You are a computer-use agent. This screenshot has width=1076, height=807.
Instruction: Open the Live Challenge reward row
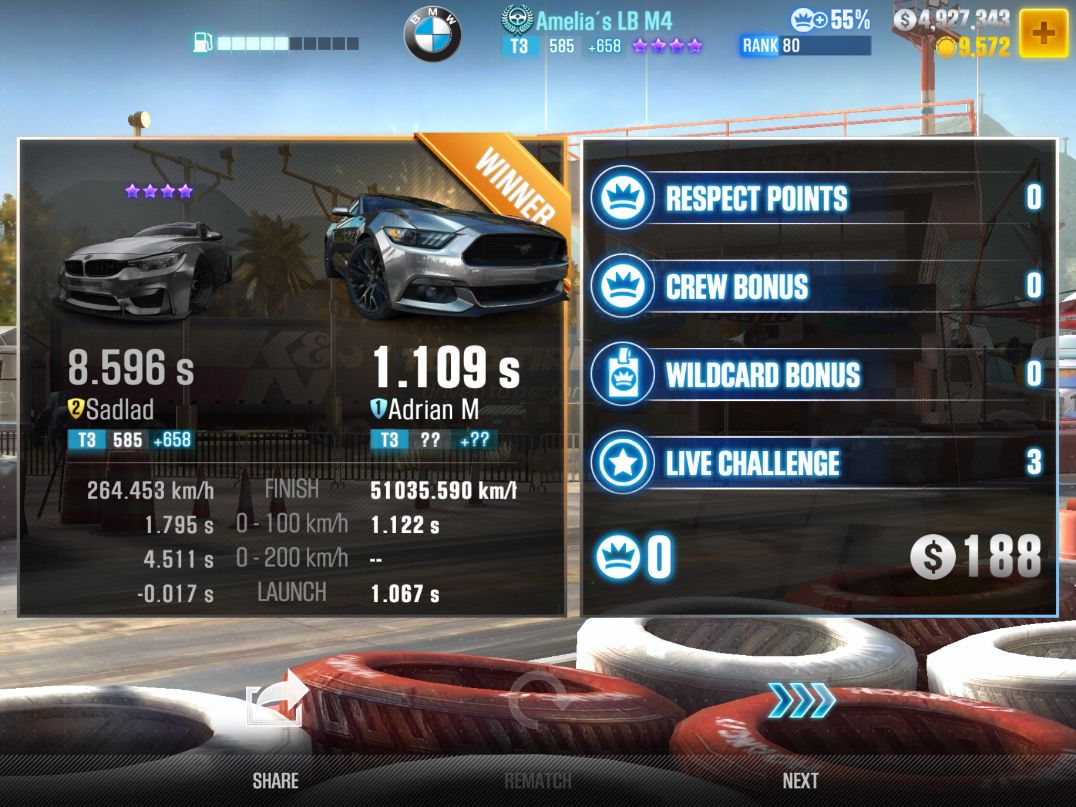pyautogui.click(x=818, y=462)
